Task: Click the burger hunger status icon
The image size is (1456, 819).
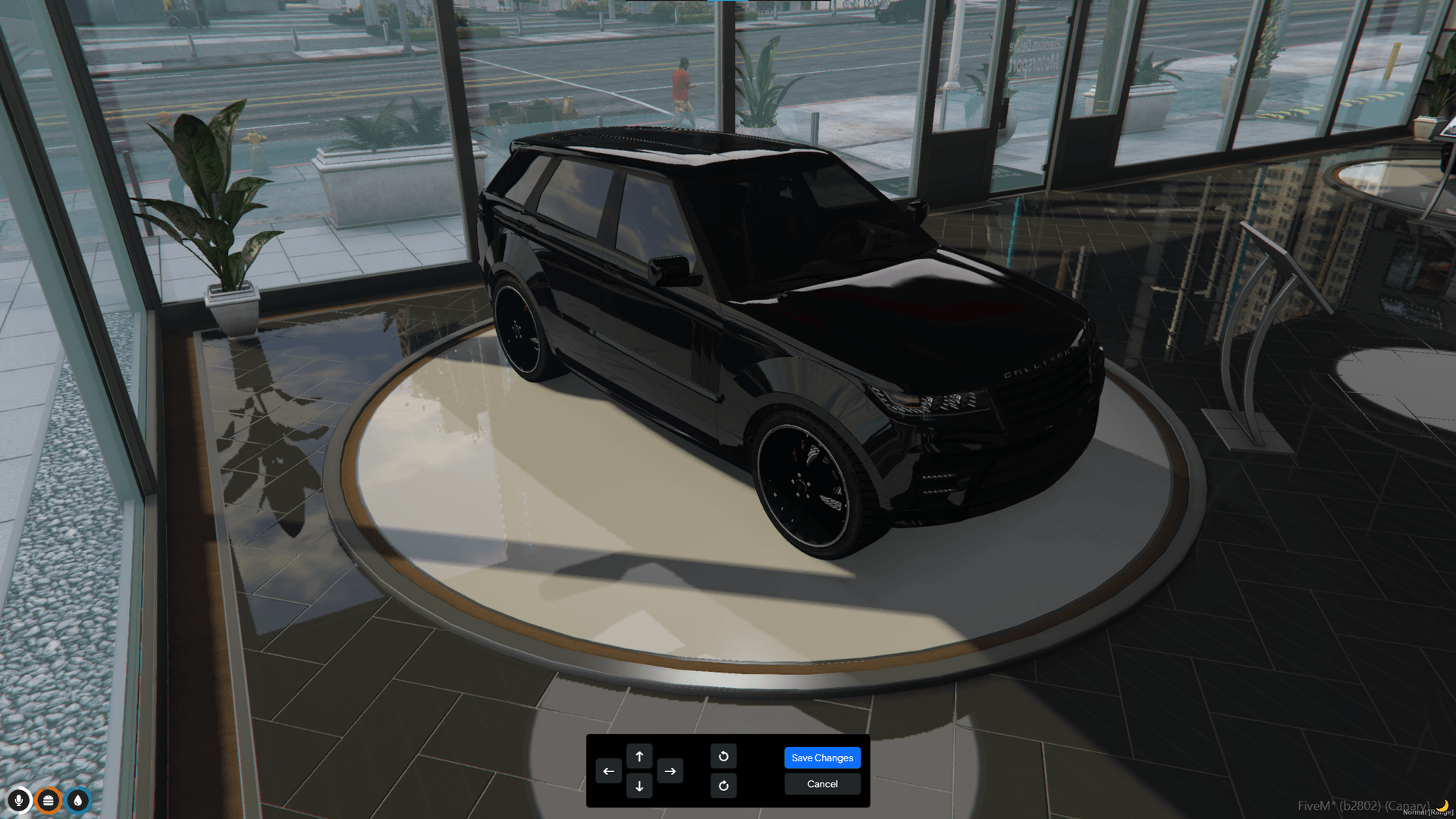Action: (49, 800)
